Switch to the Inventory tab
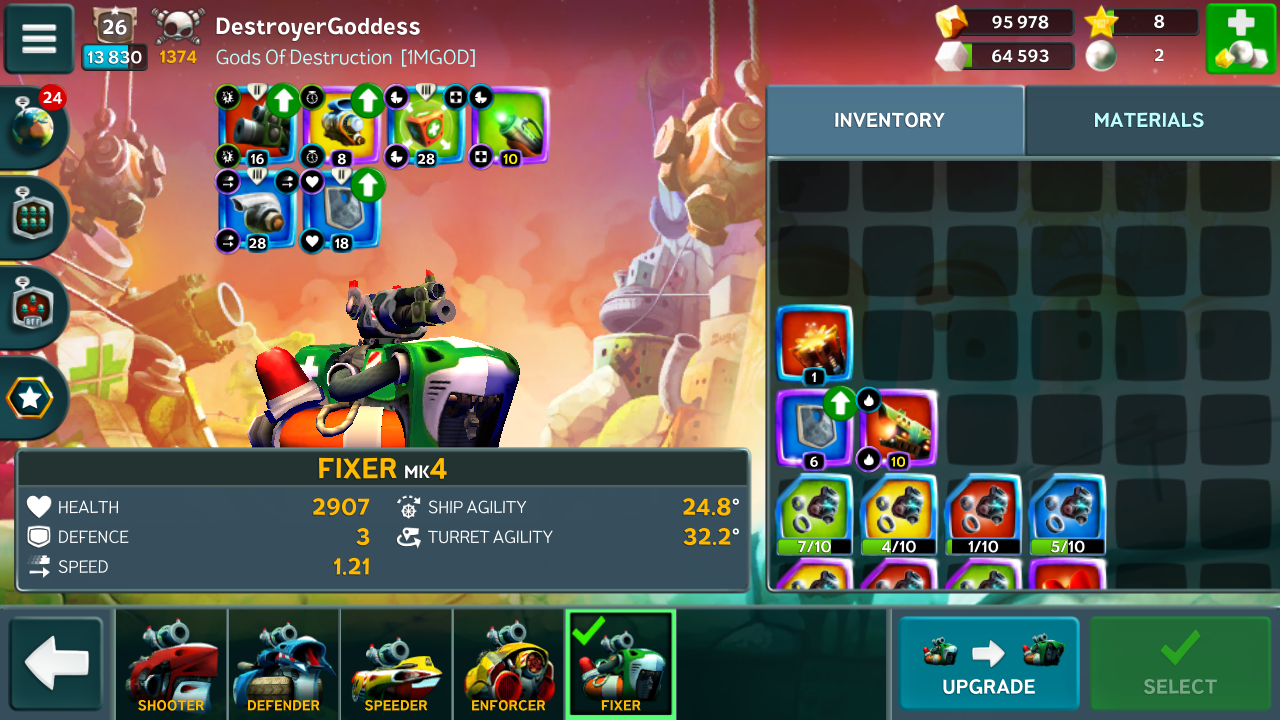Screen dimensions: 1280x720 (x=889, y=120)
